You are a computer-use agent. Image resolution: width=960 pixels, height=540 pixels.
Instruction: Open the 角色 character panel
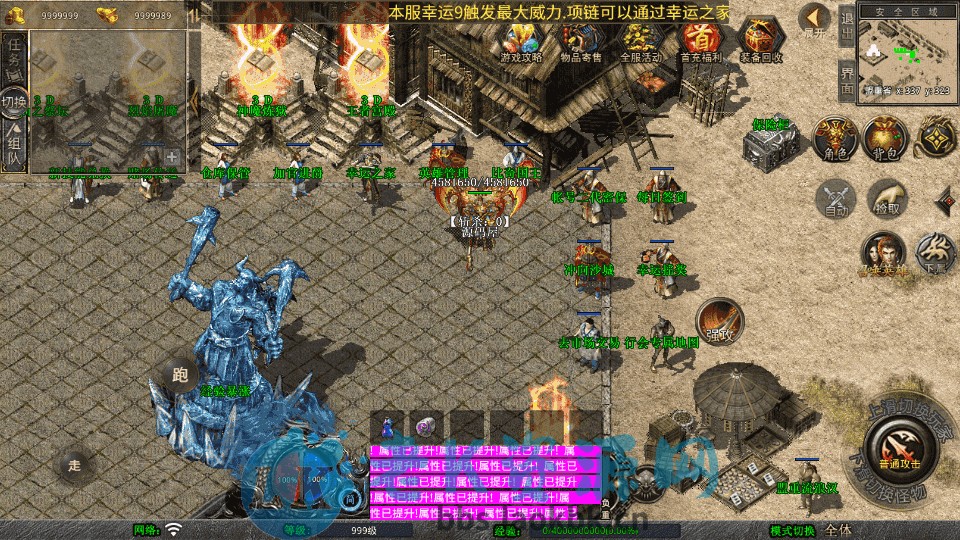[832, 137]
